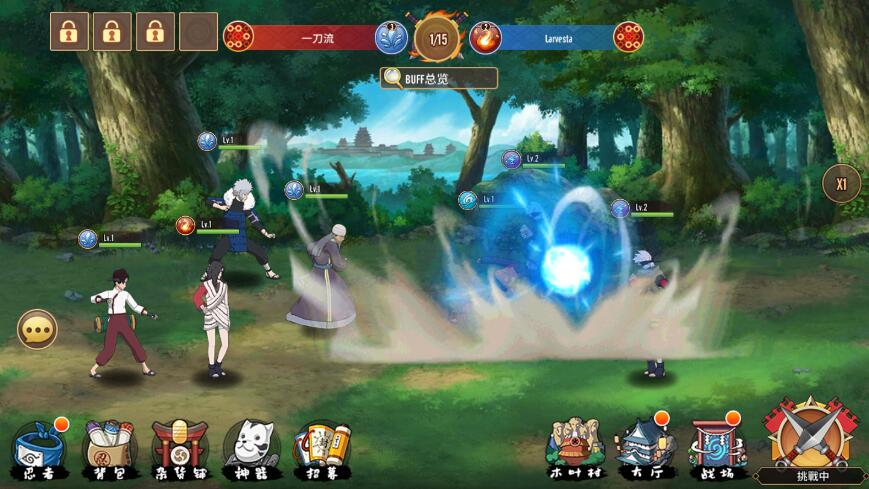Open the 招募 recruit menu

(322, 447)
